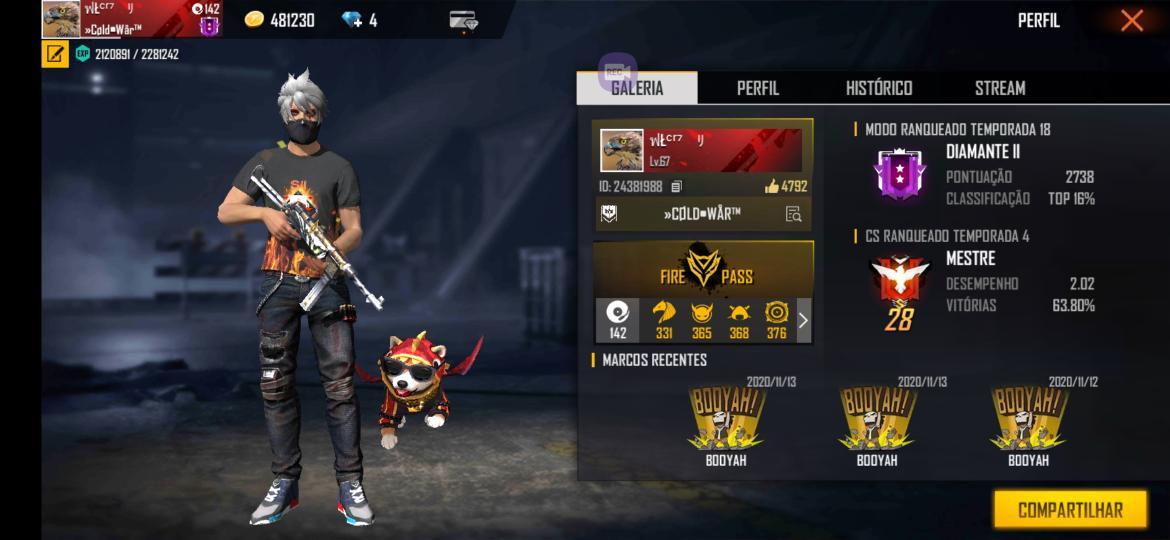Like the profile with the thumbs-up icon
This screenshot has height=540, width=1170.
click(772, 186)
